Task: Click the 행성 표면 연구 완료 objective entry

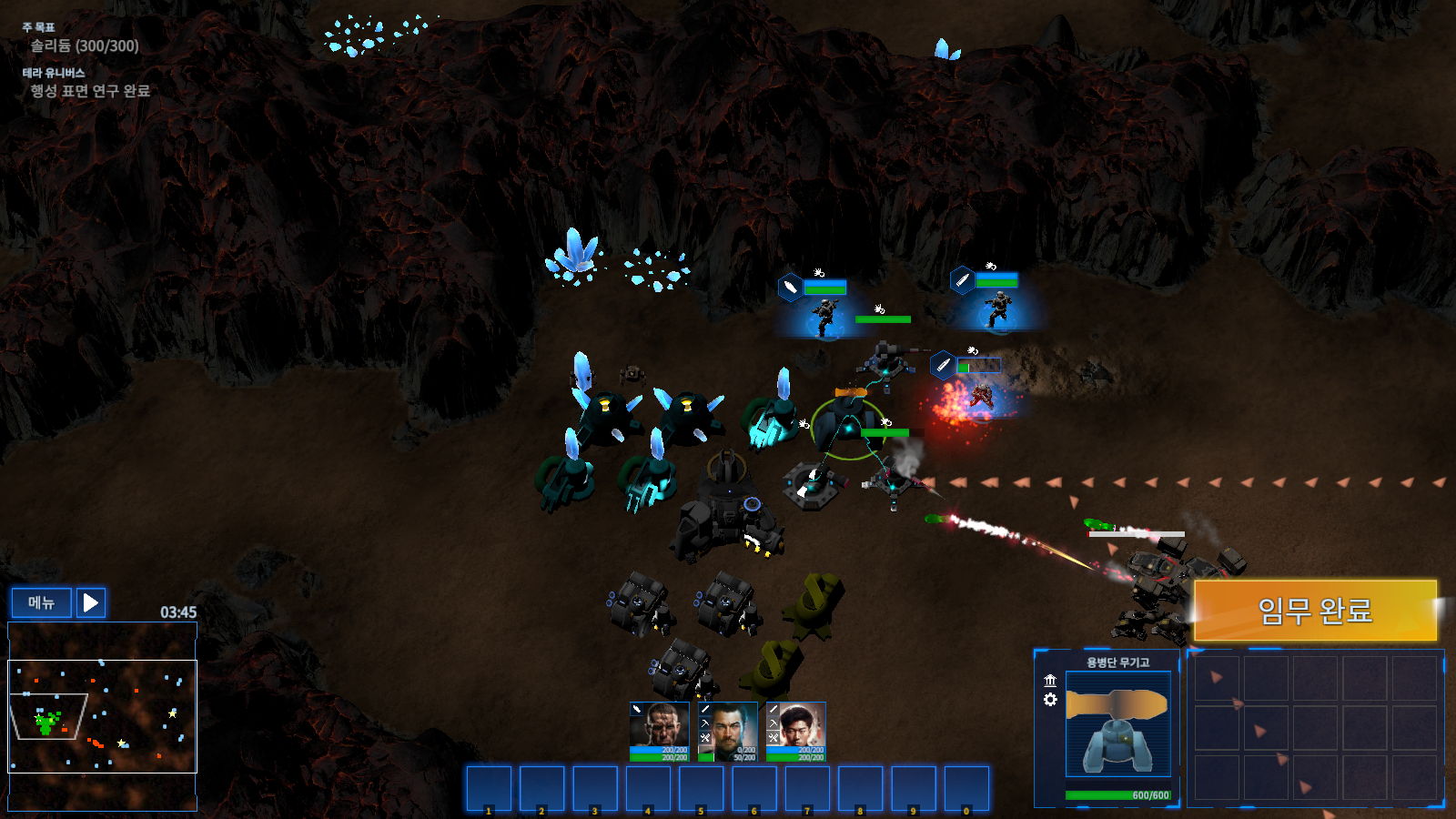Action: (90, 91)
